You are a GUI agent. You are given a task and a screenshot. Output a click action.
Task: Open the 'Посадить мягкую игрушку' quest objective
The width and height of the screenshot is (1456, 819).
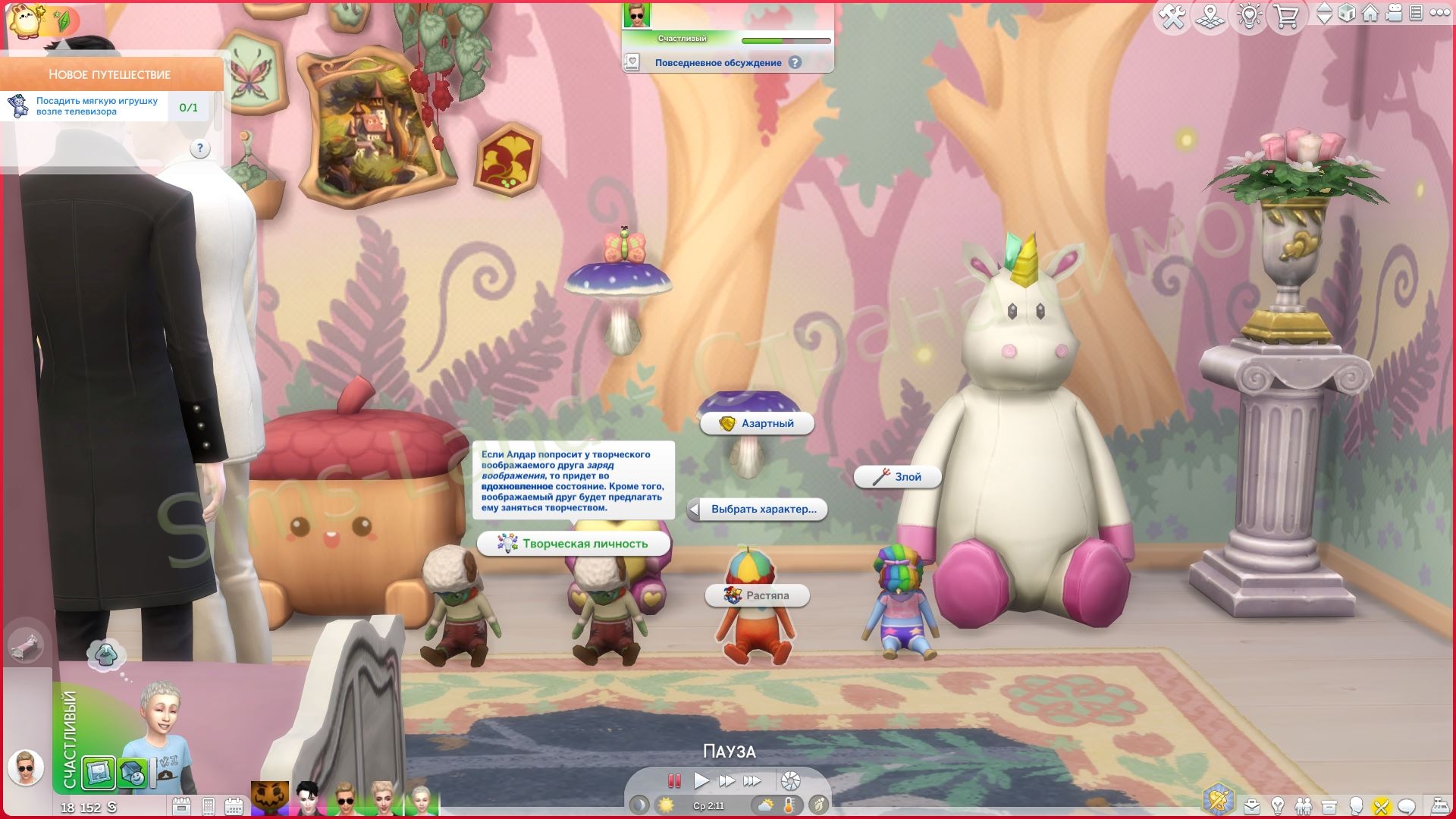[97, 106]
